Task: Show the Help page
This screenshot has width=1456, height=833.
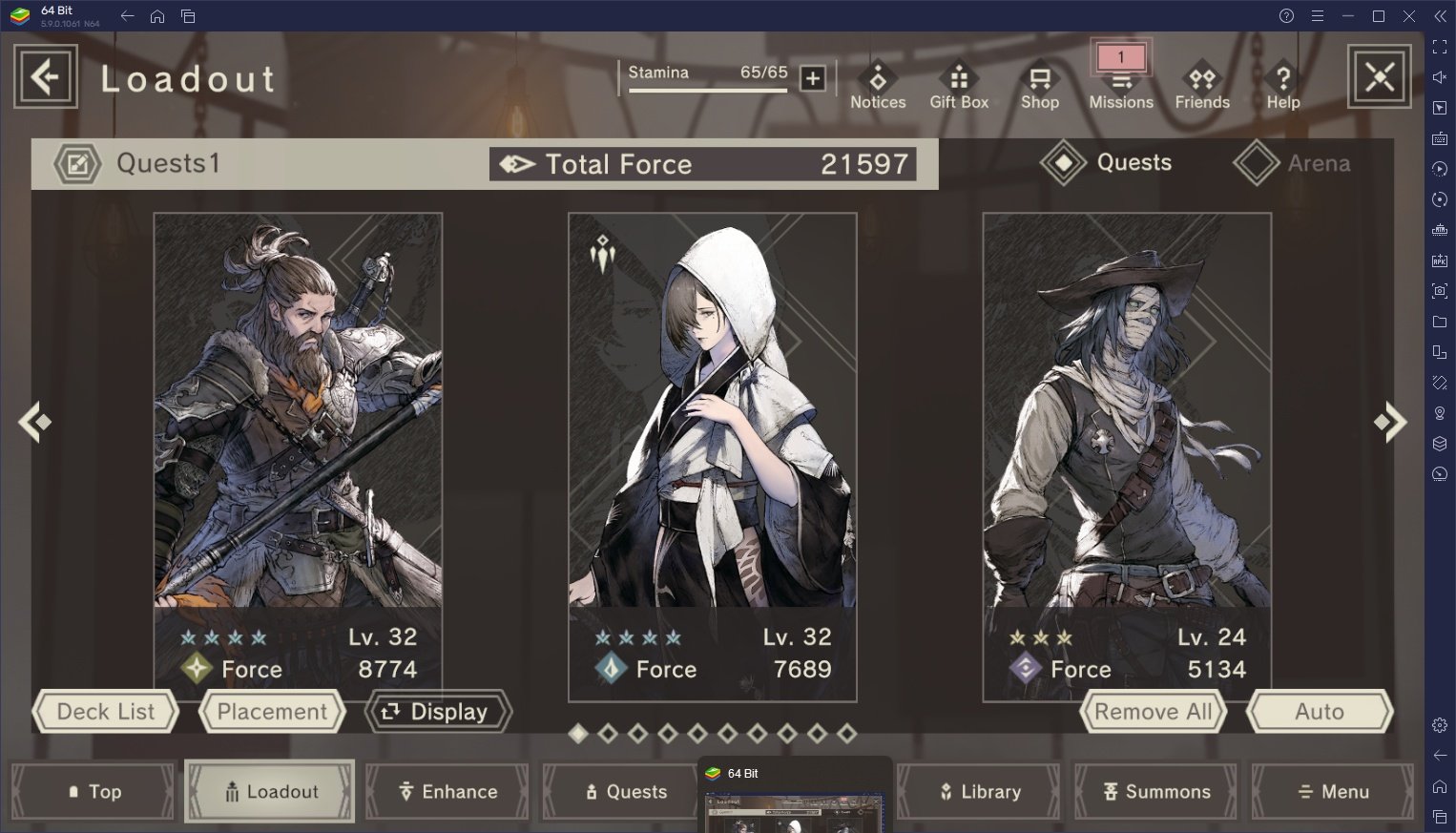Action: point(1283,86)
